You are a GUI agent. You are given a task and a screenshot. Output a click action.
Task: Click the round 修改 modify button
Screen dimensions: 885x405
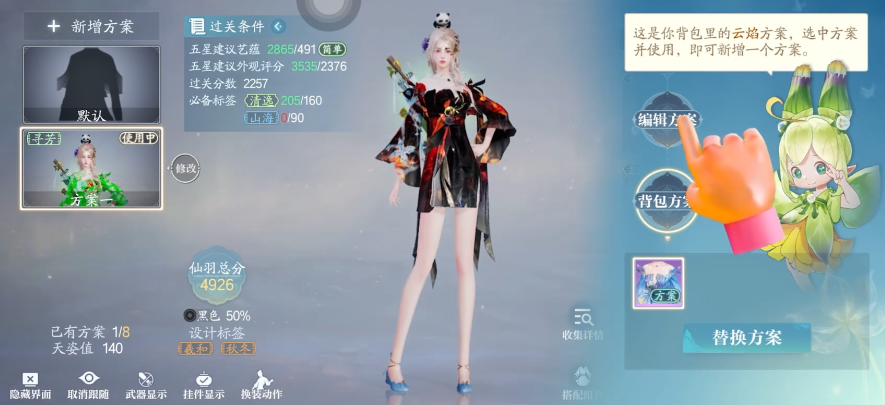coord(186,168)
